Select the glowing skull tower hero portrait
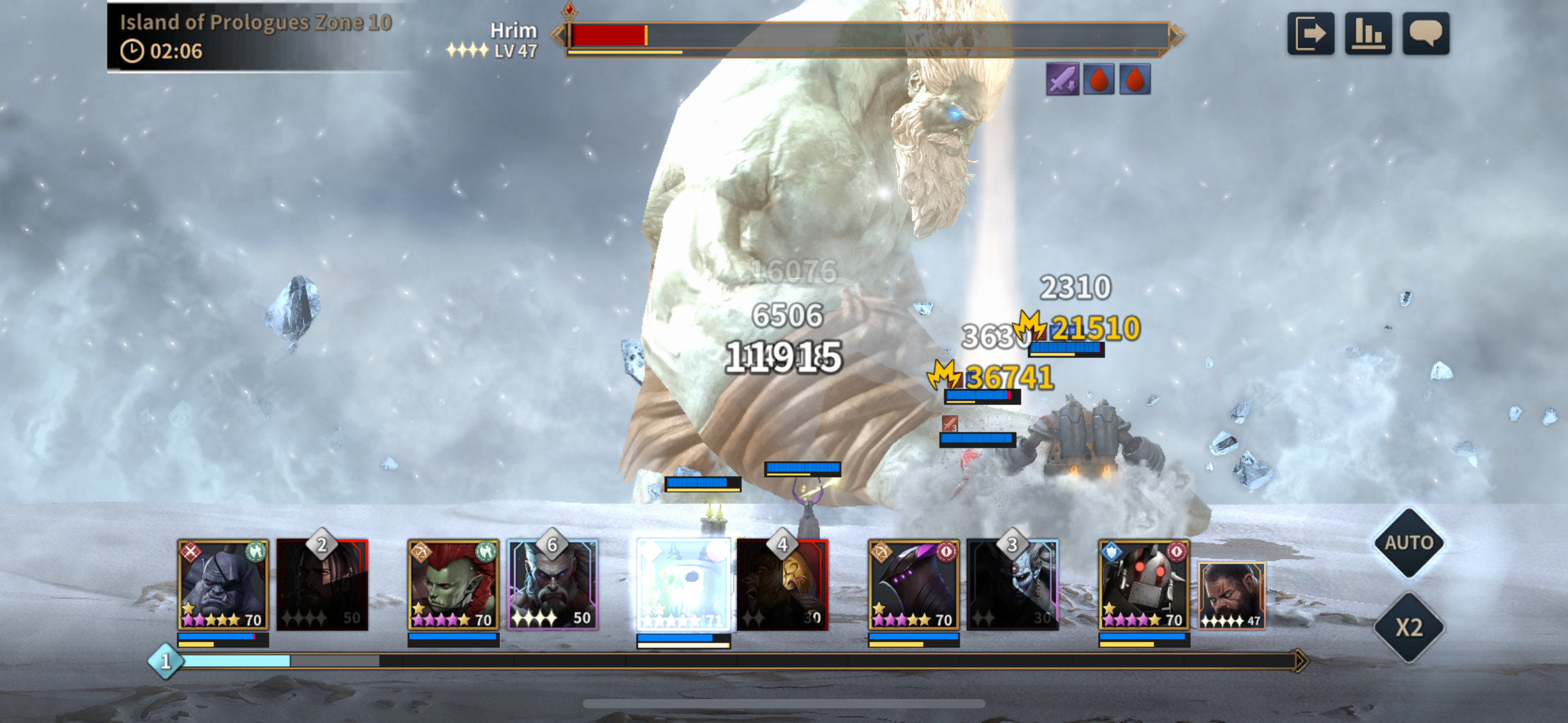Image resolution: width=1568 pixels, height=723 pixels. (683, 584)
